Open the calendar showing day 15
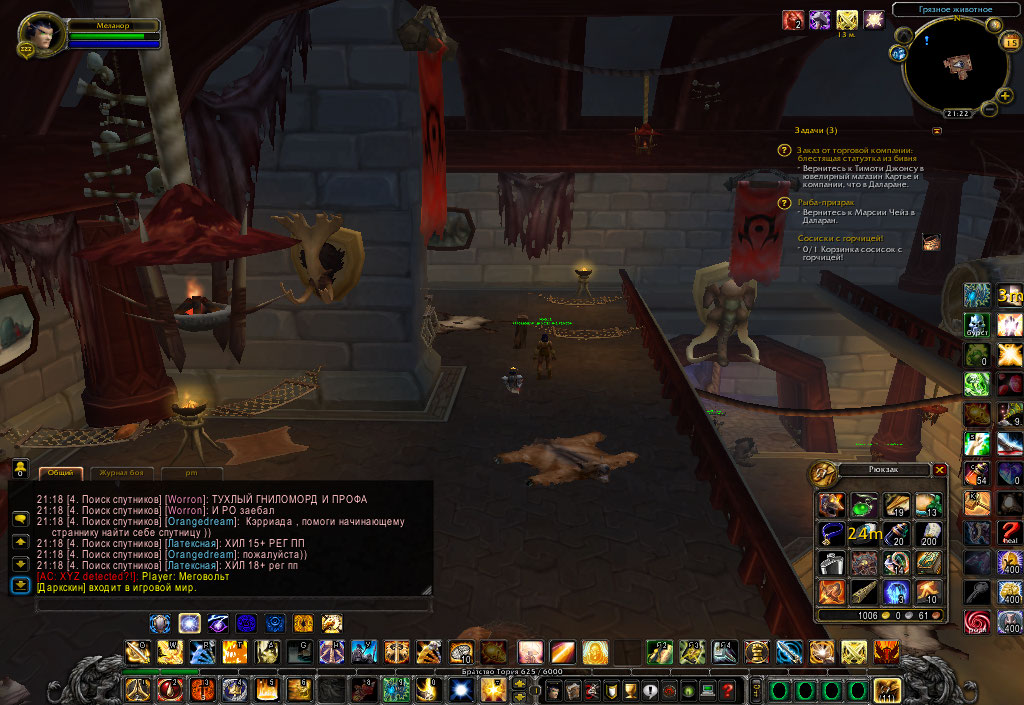Screen dimensions: 1024x705 tap(1009, 42)
